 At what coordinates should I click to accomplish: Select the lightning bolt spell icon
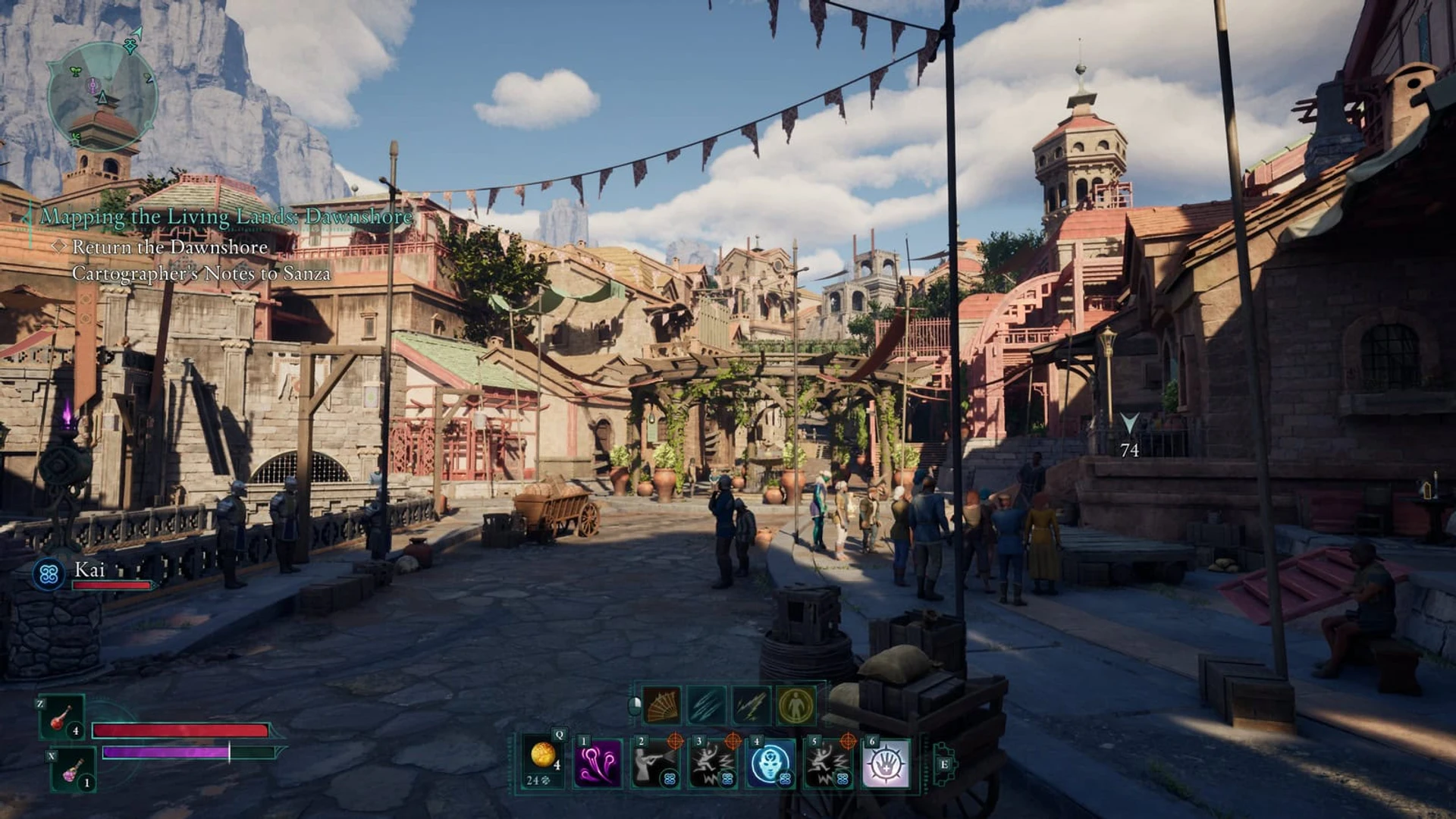(x=752, y=706)
